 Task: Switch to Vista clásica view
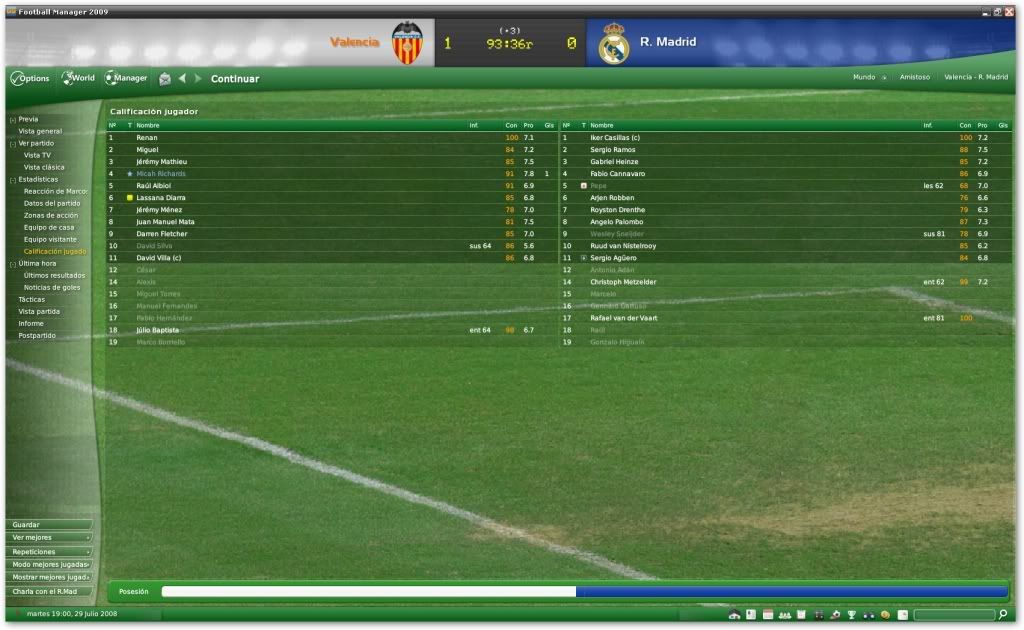click(x=44, y=167)
